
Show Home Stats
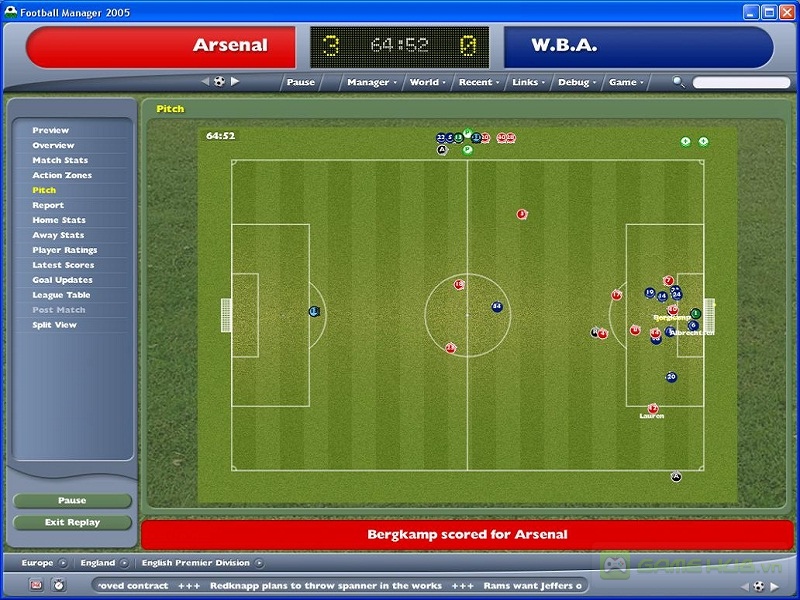(59, 220)
